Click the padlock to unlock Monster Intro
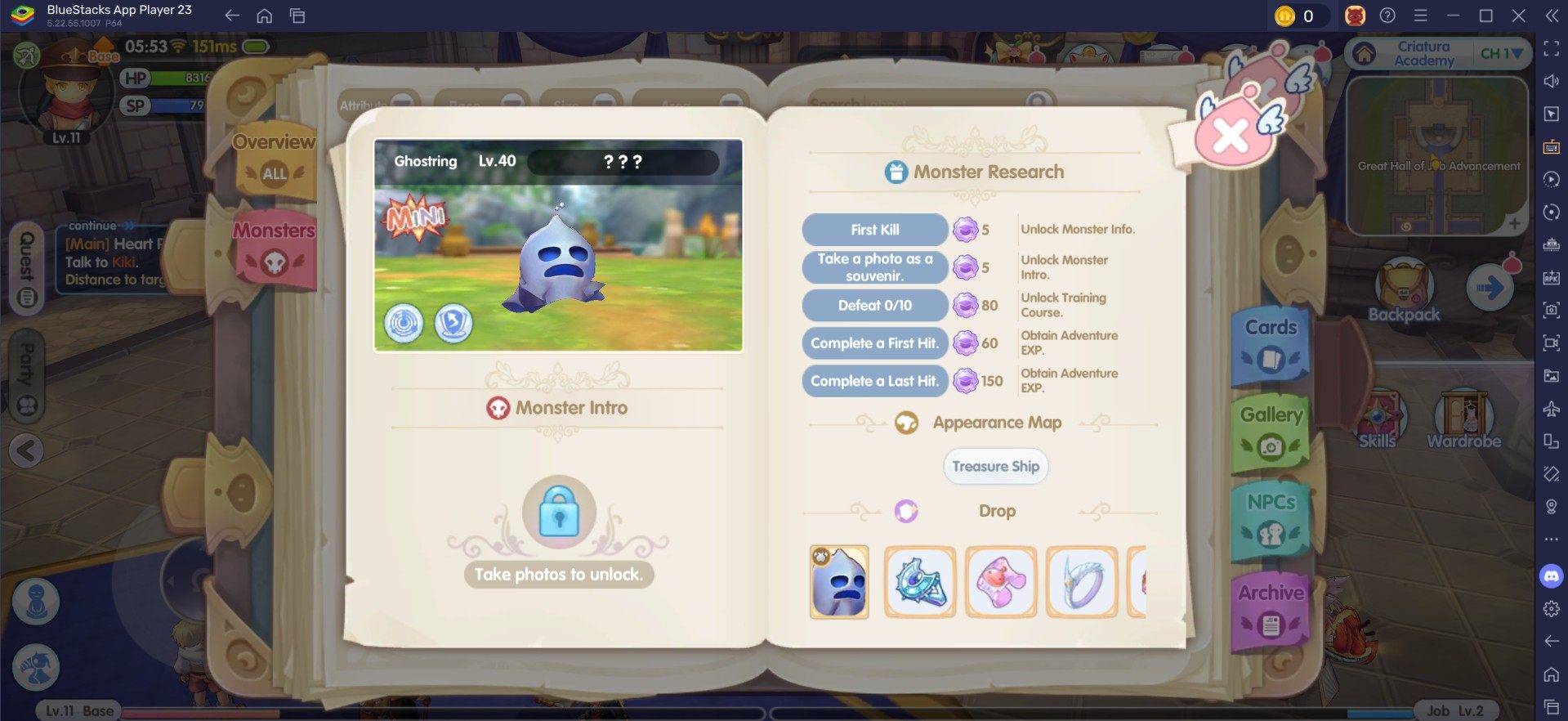This screenshot has height=721, width=1568. (x=560, y=512)
